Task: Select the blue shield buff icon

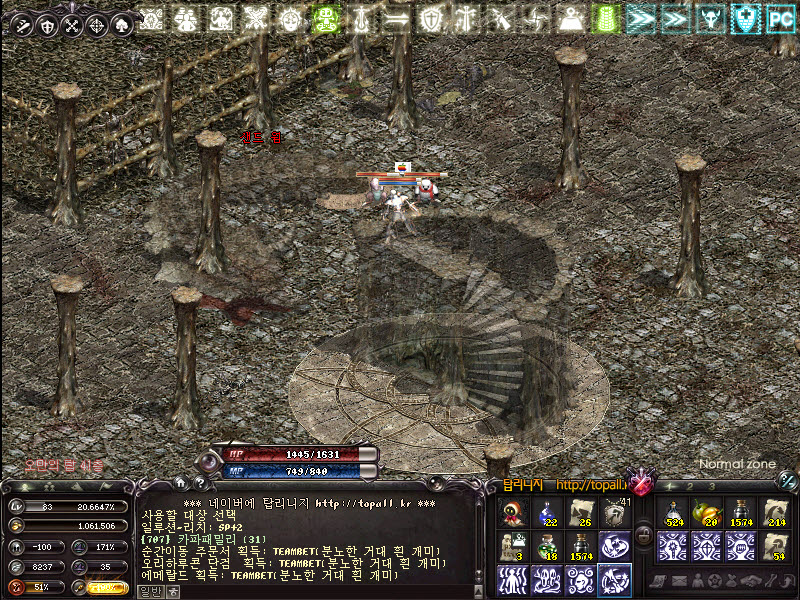Action: pos(743,17)
